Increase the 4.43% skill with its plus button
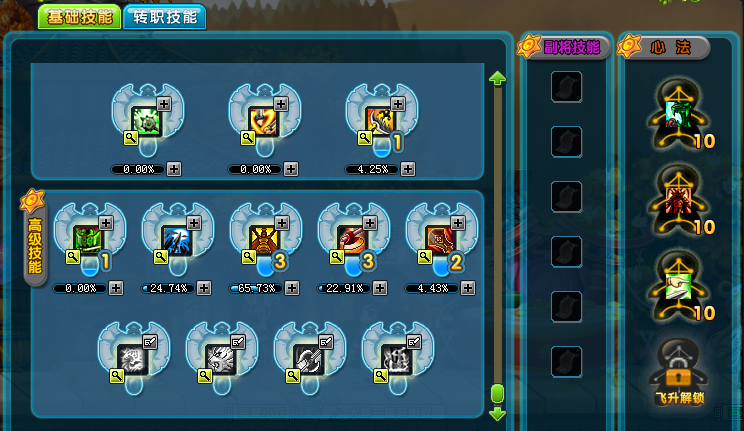This screenshot has width=744, height=431. pos(467,288)
